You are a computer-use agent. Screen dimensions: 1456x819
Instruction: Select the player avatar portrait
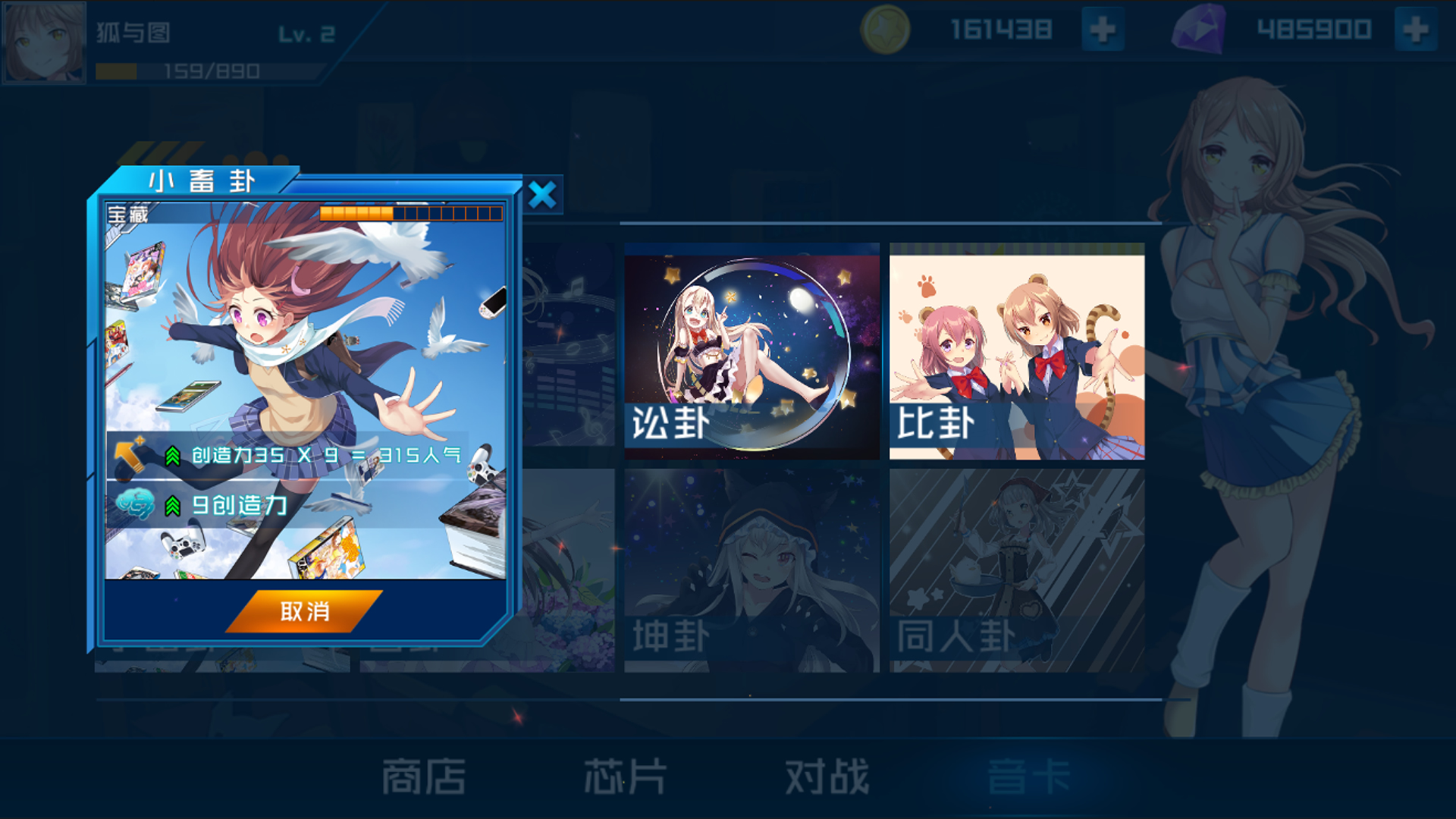click(x=43, y=42)
